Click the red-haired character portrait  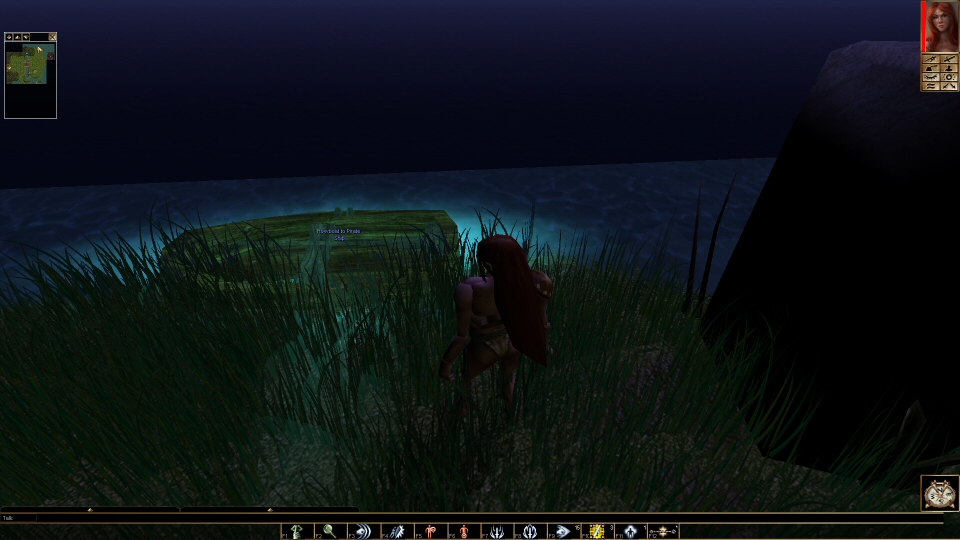pyautogui.click(x=941, y=26)
